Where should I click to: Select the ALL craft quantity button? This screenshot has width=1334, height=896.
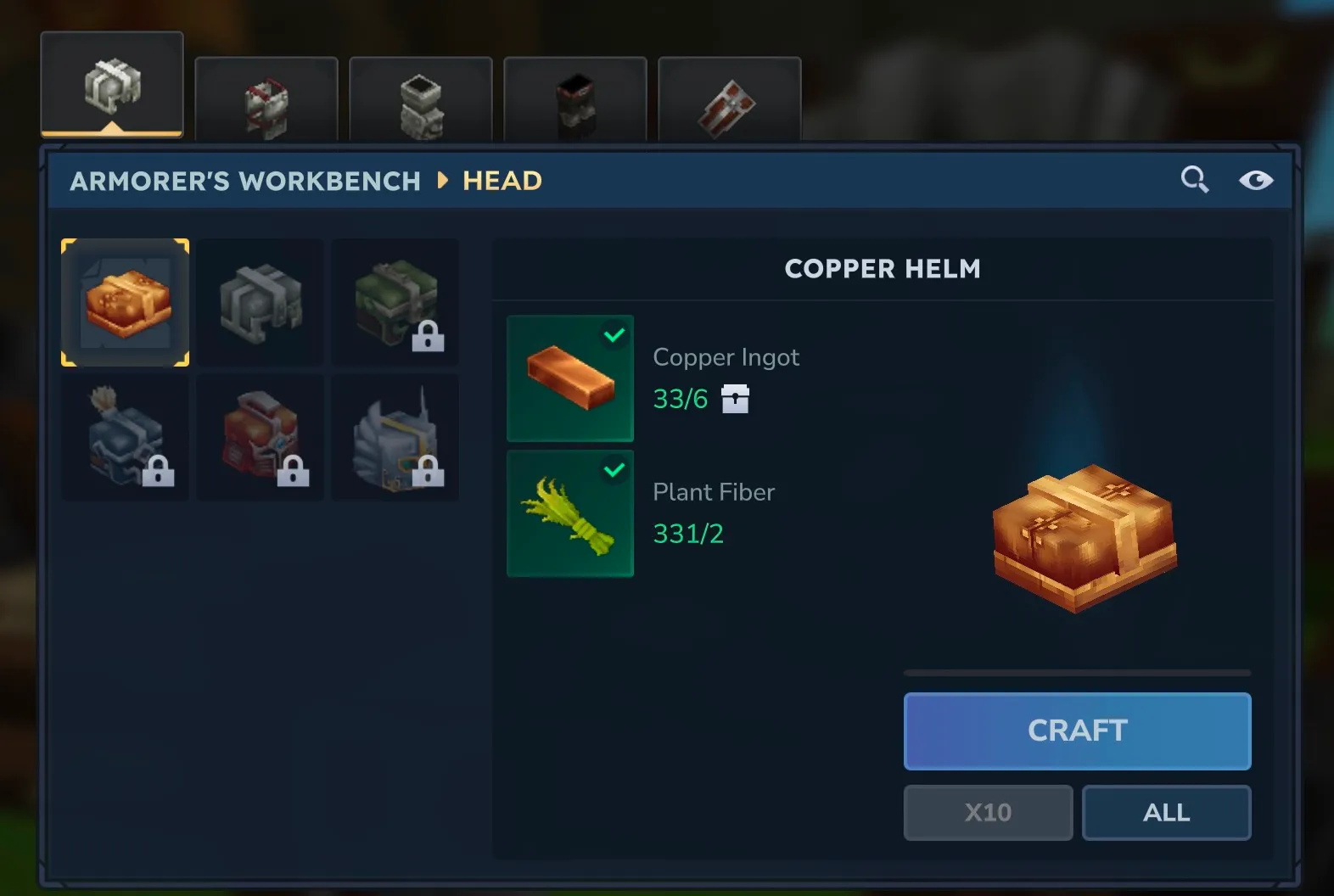1166,812
